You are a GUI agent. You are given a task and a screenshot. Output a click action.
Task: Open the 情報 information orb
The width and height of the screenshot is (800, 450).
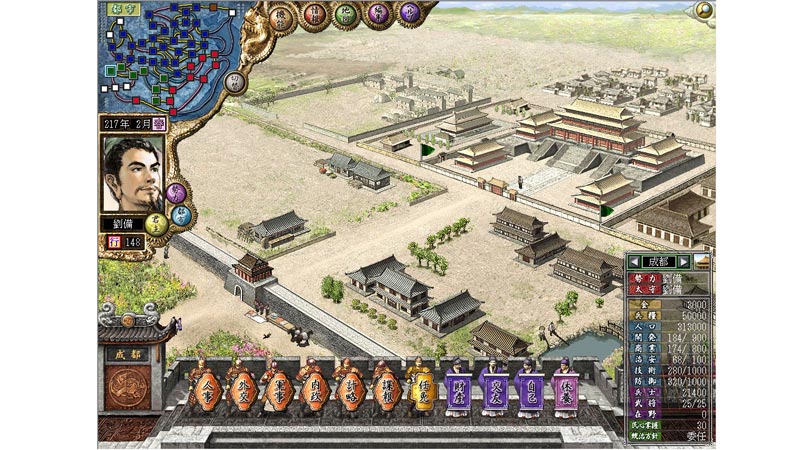tap(316, 16)
